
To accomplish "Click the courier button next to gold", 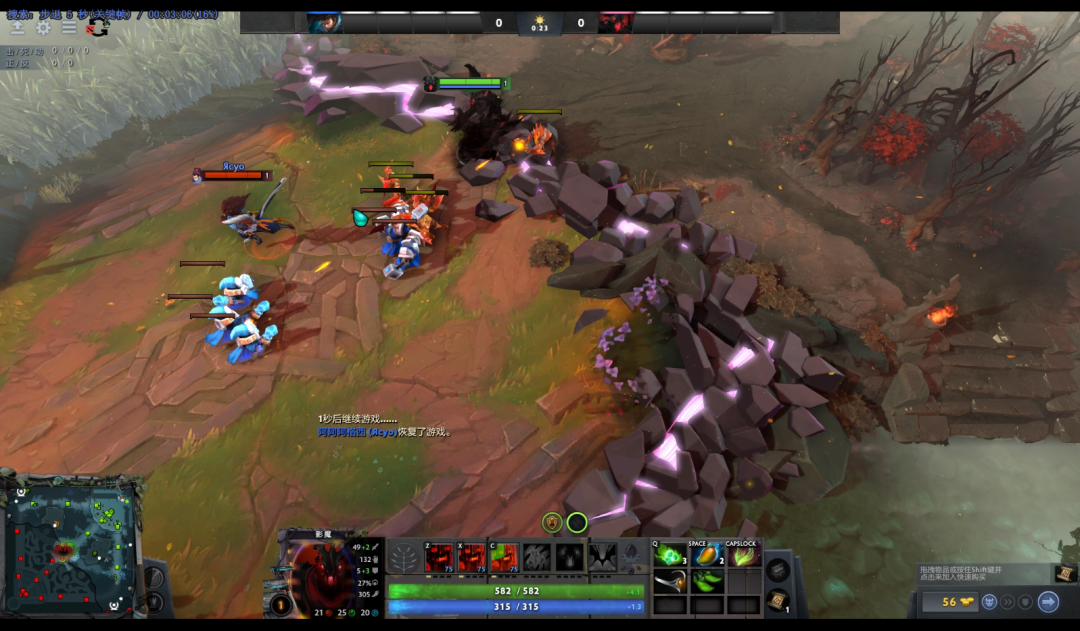I will click(988, 602).
